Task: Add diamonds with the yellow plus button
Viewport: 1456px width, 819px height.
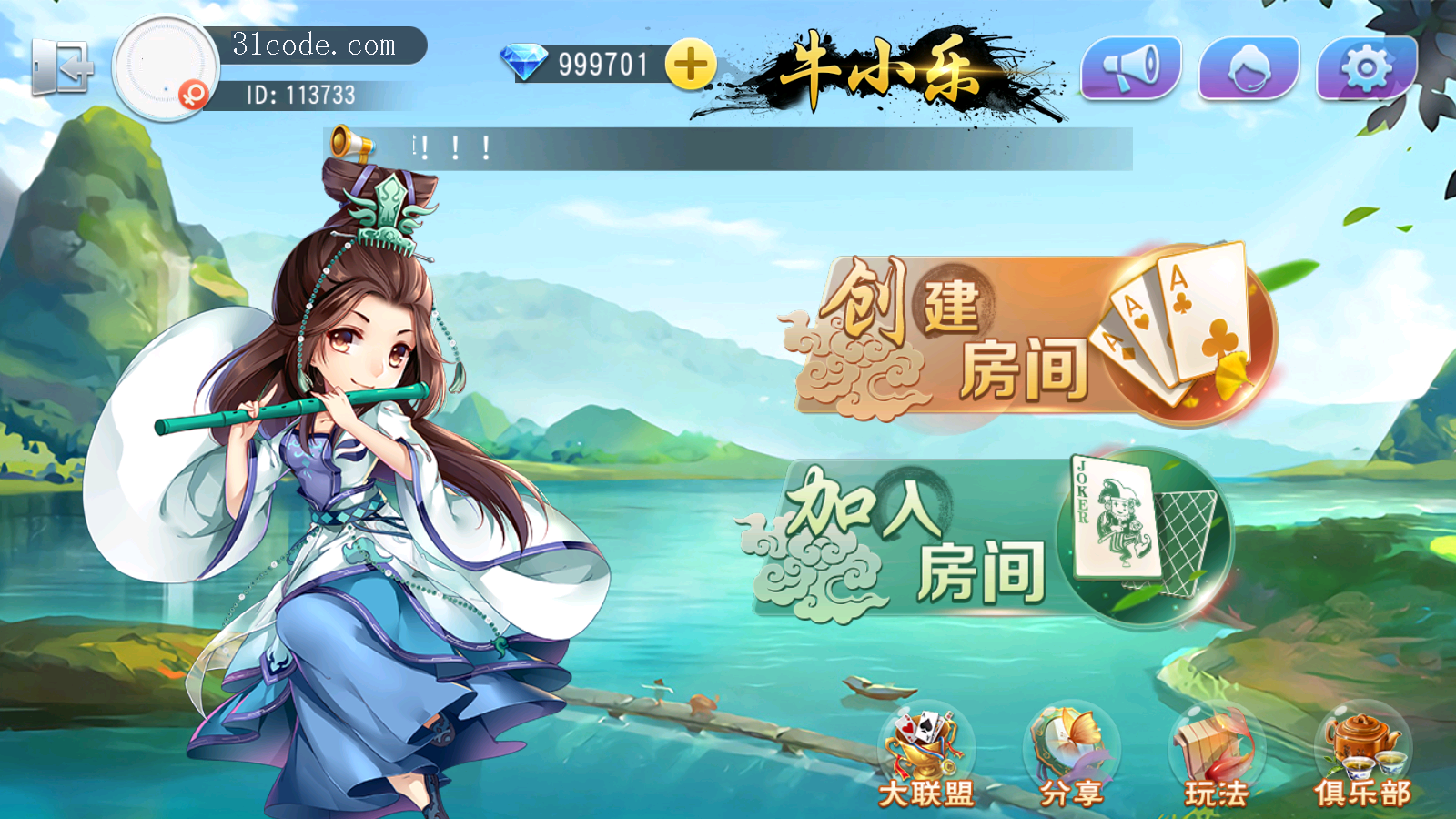Action: point(690,65)
